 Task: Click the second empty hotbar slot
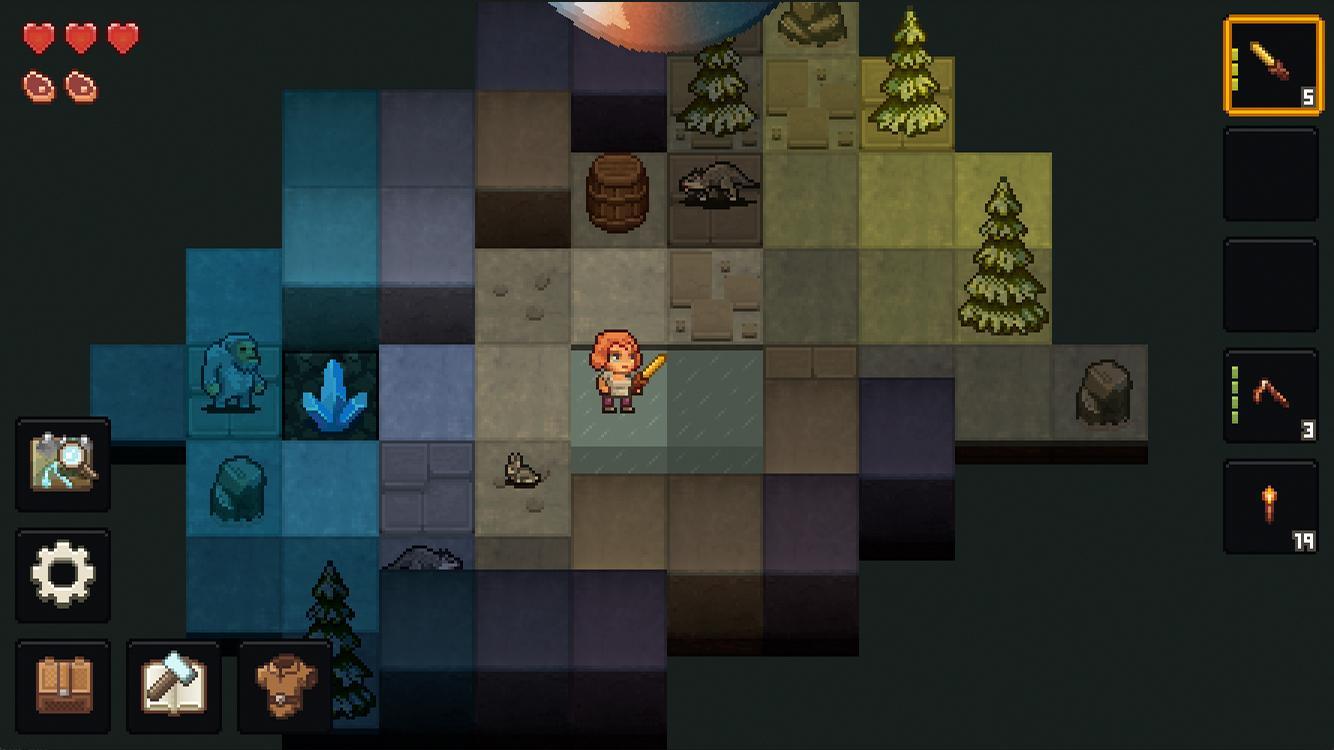(x=1270, y=174)
